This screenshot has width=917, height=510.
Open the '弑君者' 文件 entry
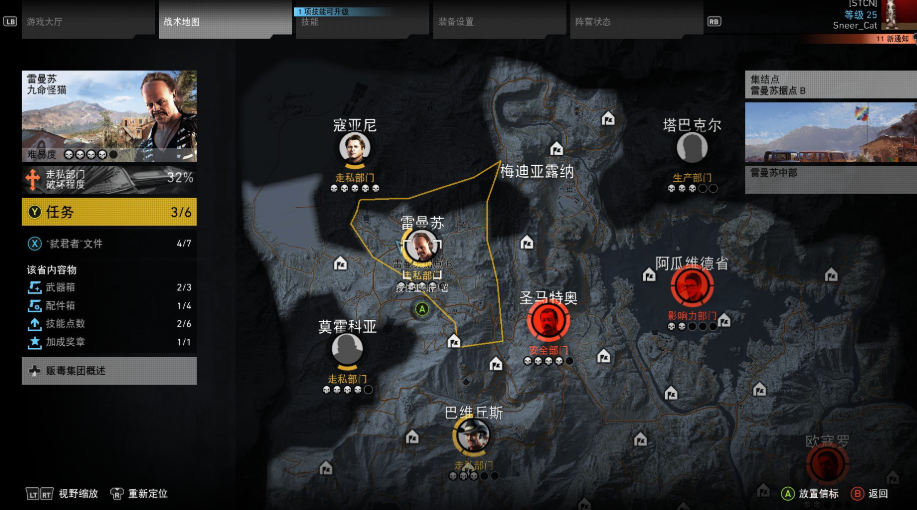click(x=109, y=243)
